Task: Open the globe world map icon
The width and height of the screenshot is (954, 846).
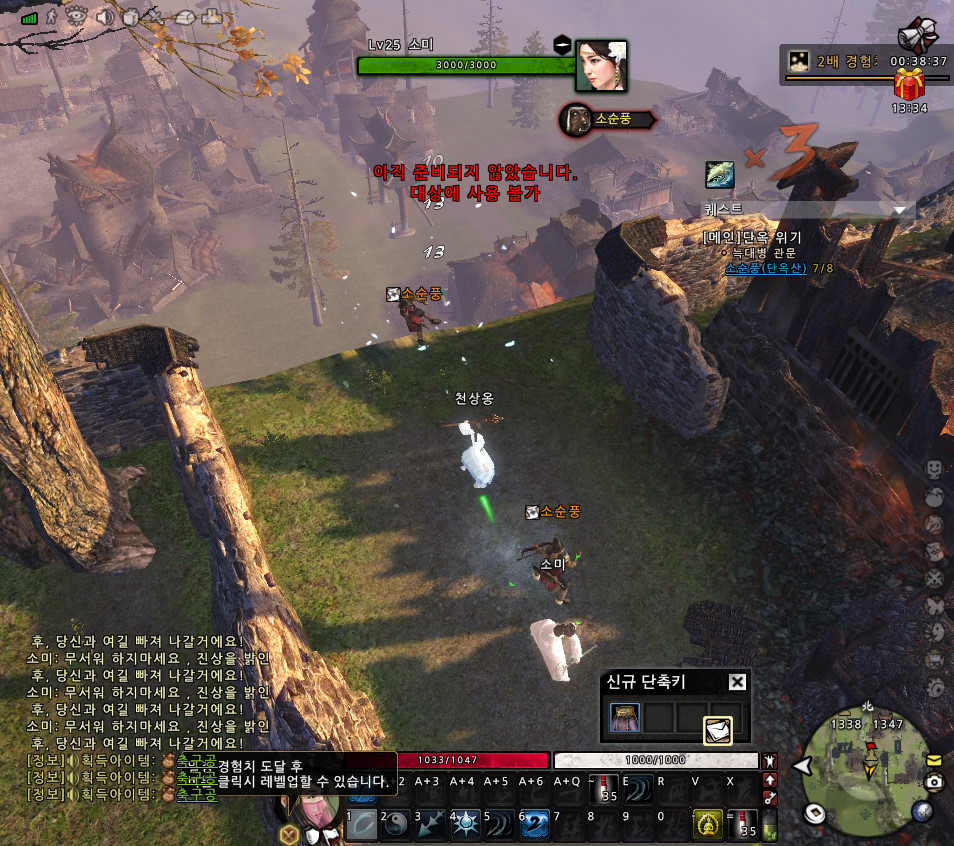Action: click(x=923, y=812)
